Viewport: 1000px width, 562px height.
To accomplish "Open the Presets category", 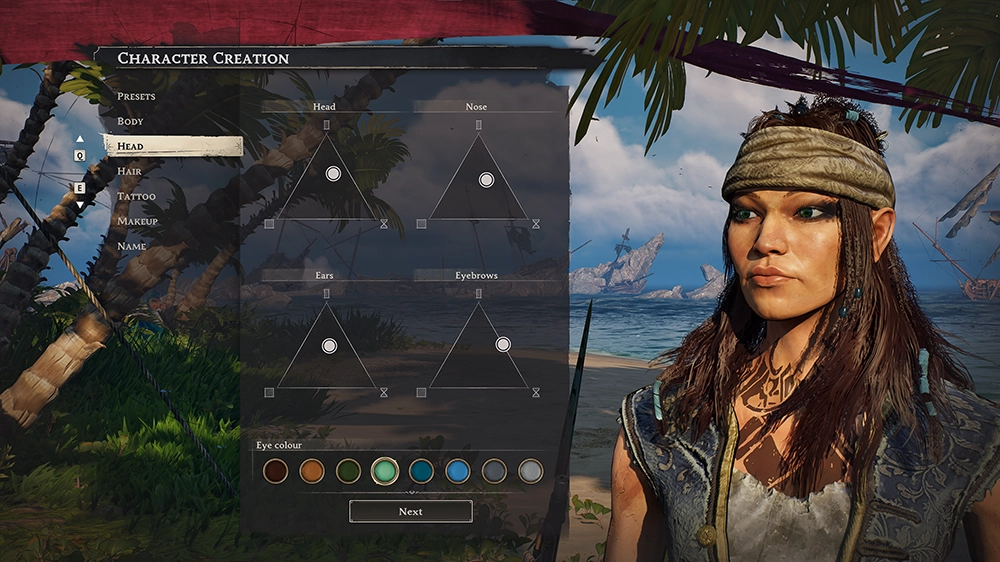I will pos(136,96).
